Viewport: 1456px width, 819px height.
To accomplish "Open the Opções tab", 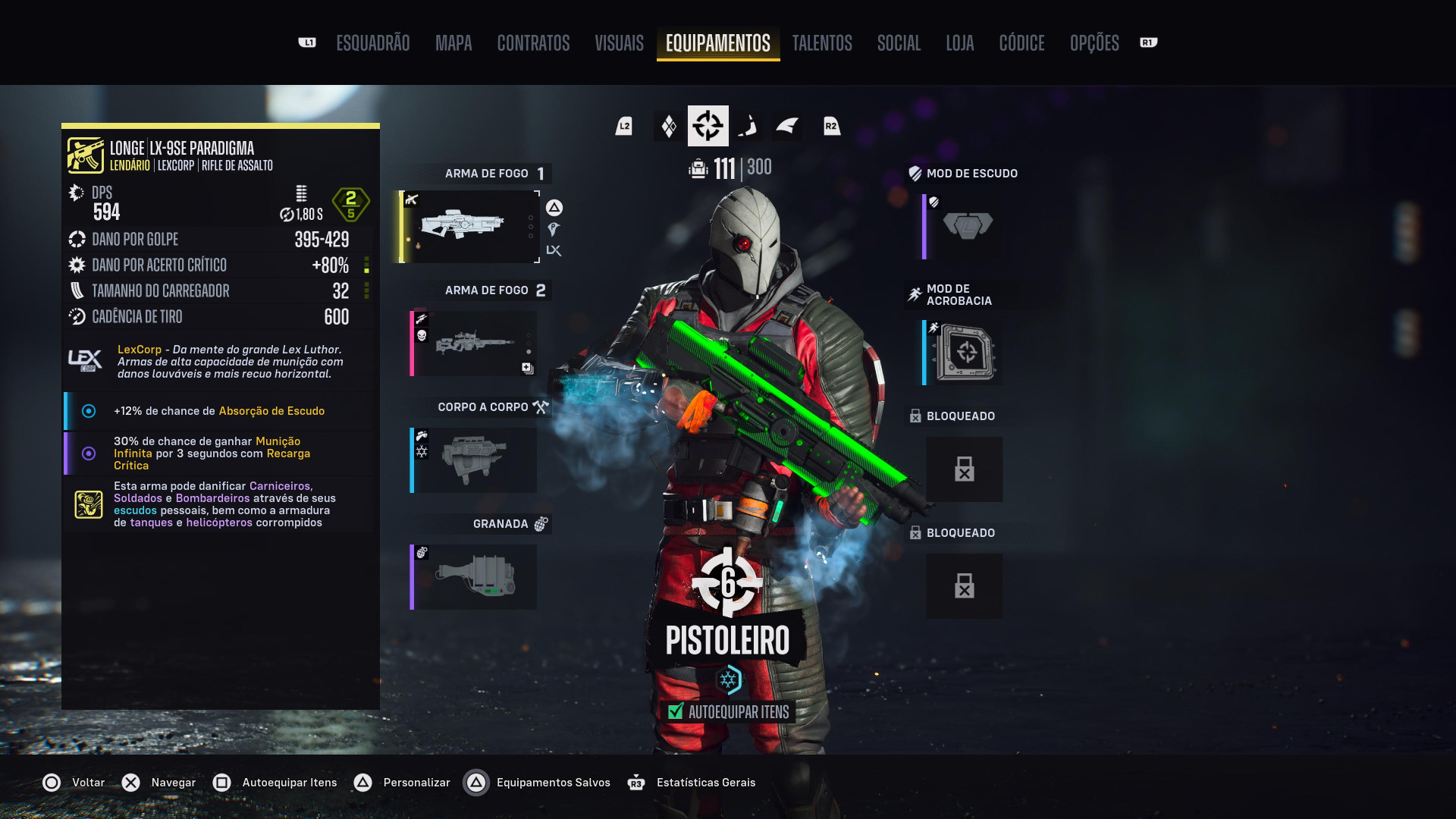I will [1094, 43].
